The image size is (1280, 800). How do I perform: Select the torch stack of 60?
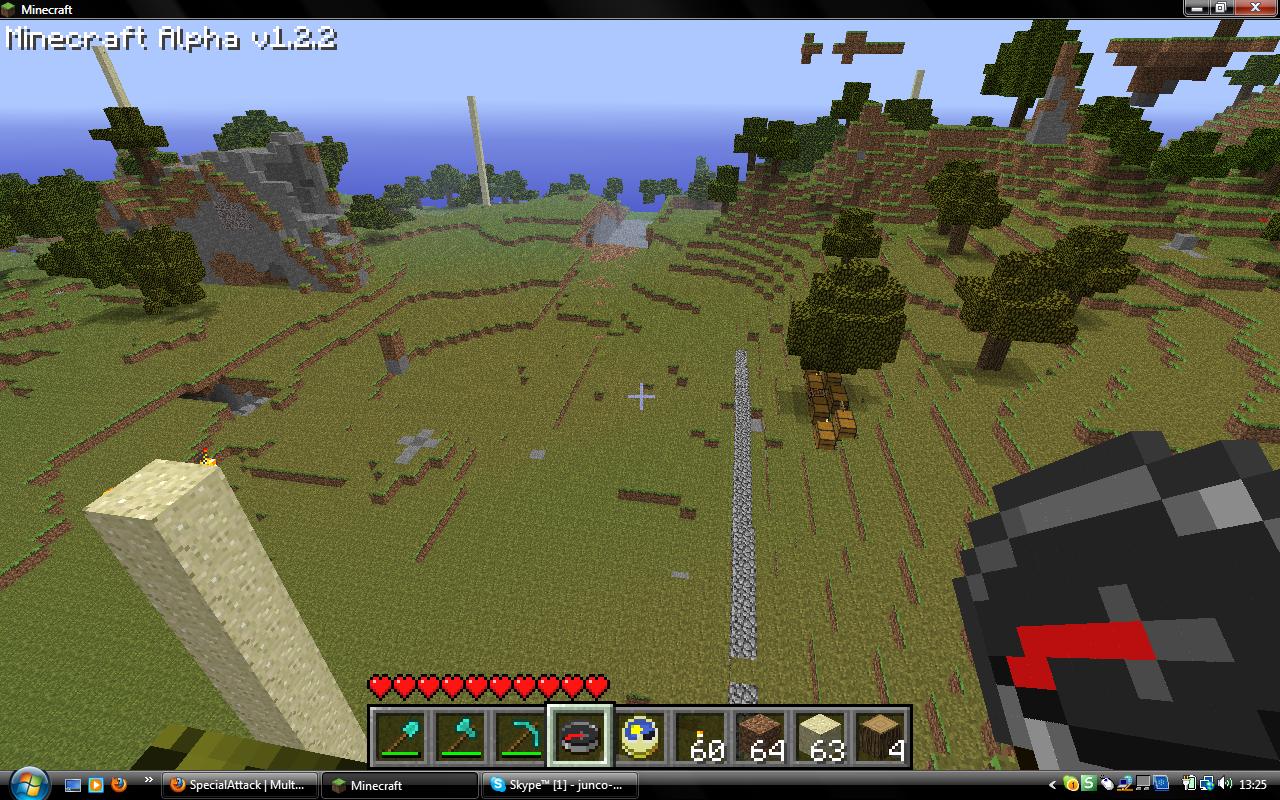coord(701,738)
